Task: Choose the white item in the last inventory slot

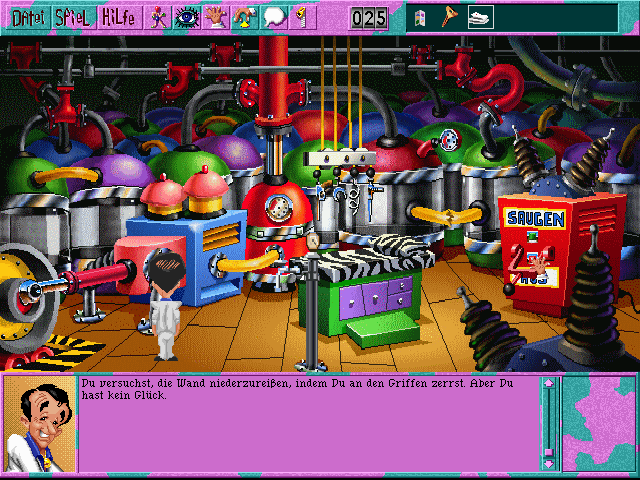Action: [x=480, y=17]
